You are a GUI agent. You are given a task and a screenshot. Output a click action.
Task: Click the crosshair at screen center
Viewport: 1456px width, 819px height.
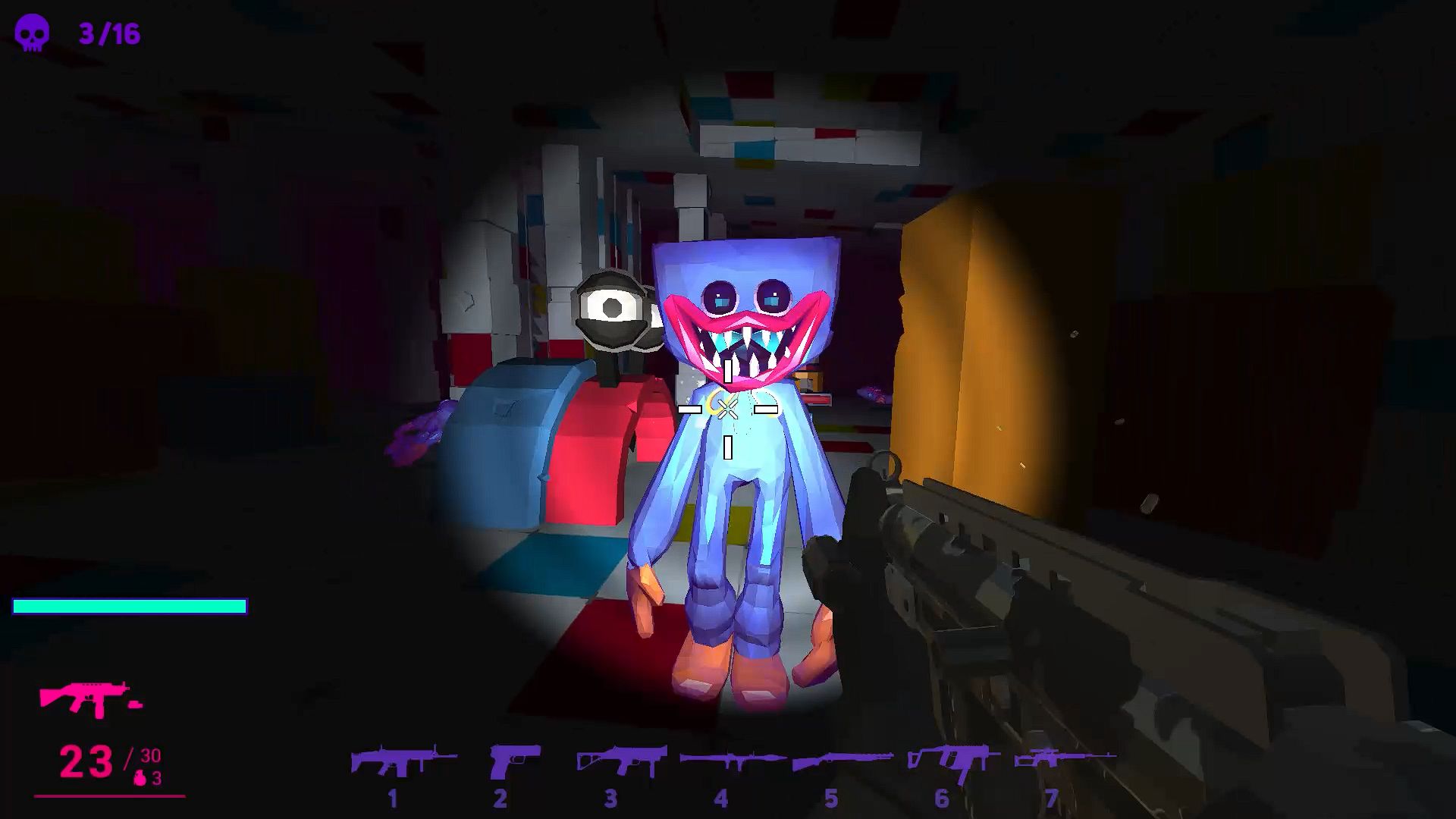726,408
